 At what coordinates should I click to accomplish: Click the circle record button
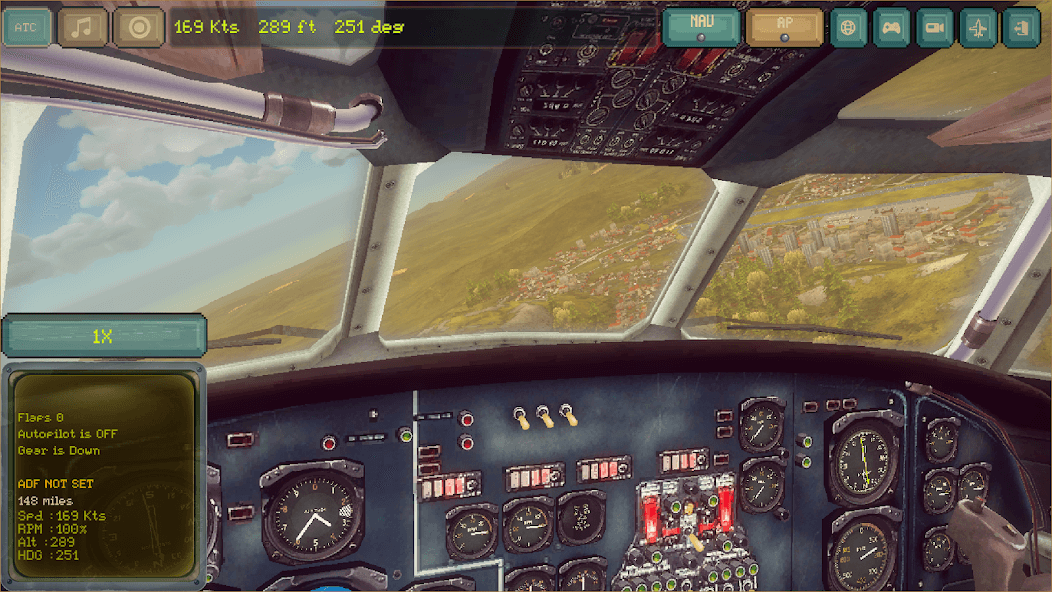tap(139, 27)
